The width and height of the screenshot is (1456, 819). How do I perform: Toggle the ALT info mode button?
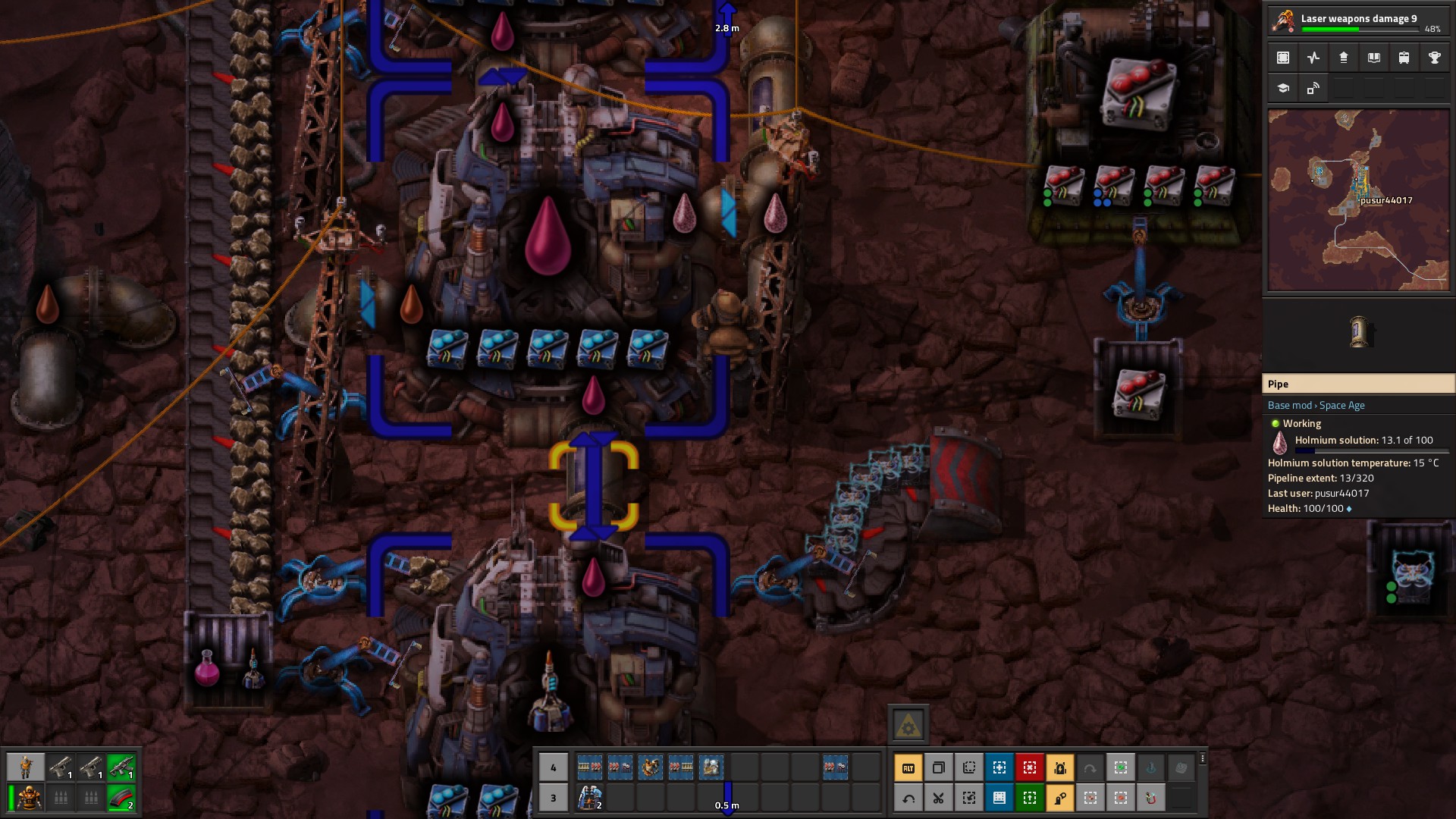[908, 768]
